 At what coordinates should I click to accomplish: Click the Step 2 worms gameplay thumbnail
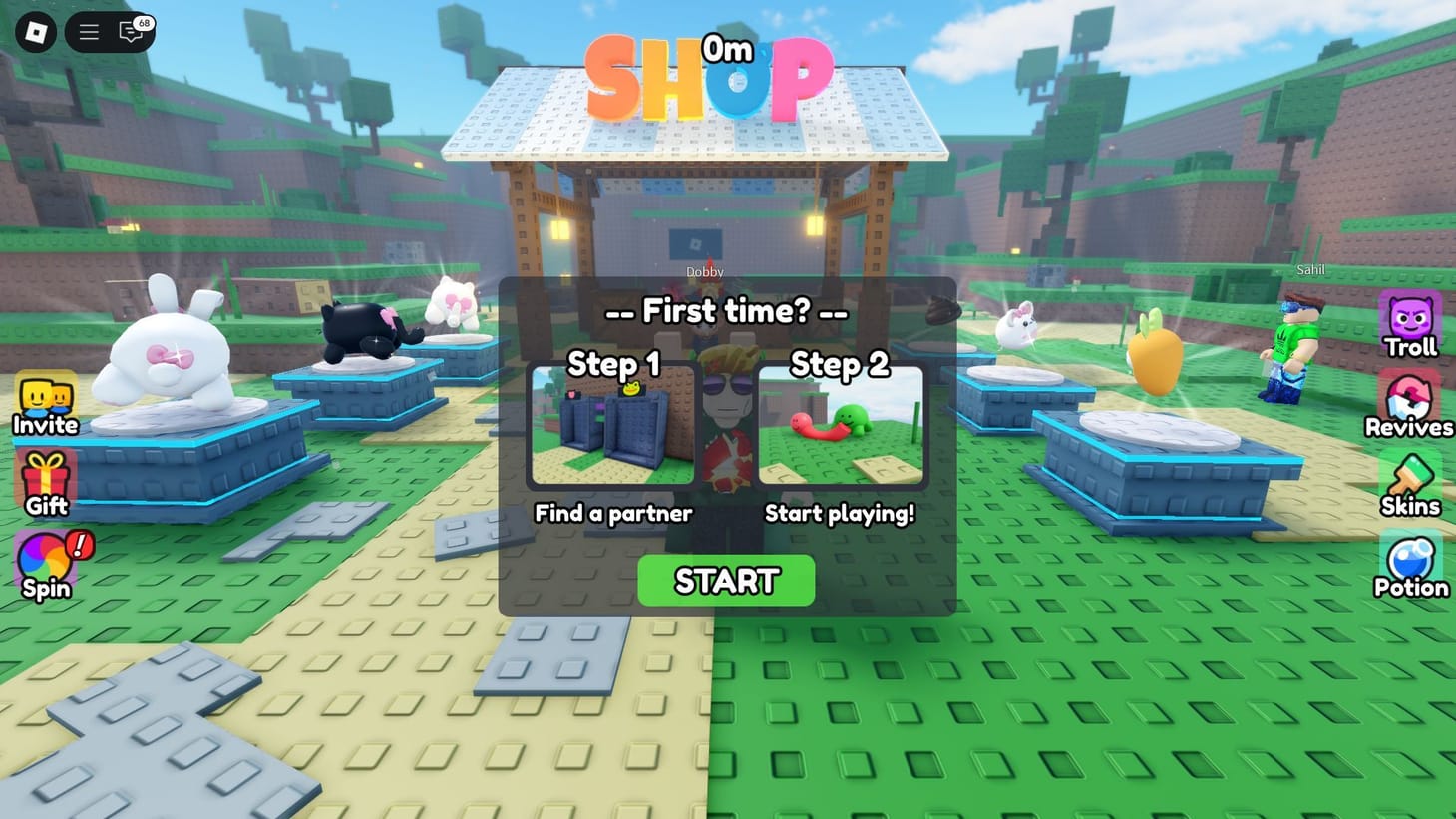tap(841, 426)
